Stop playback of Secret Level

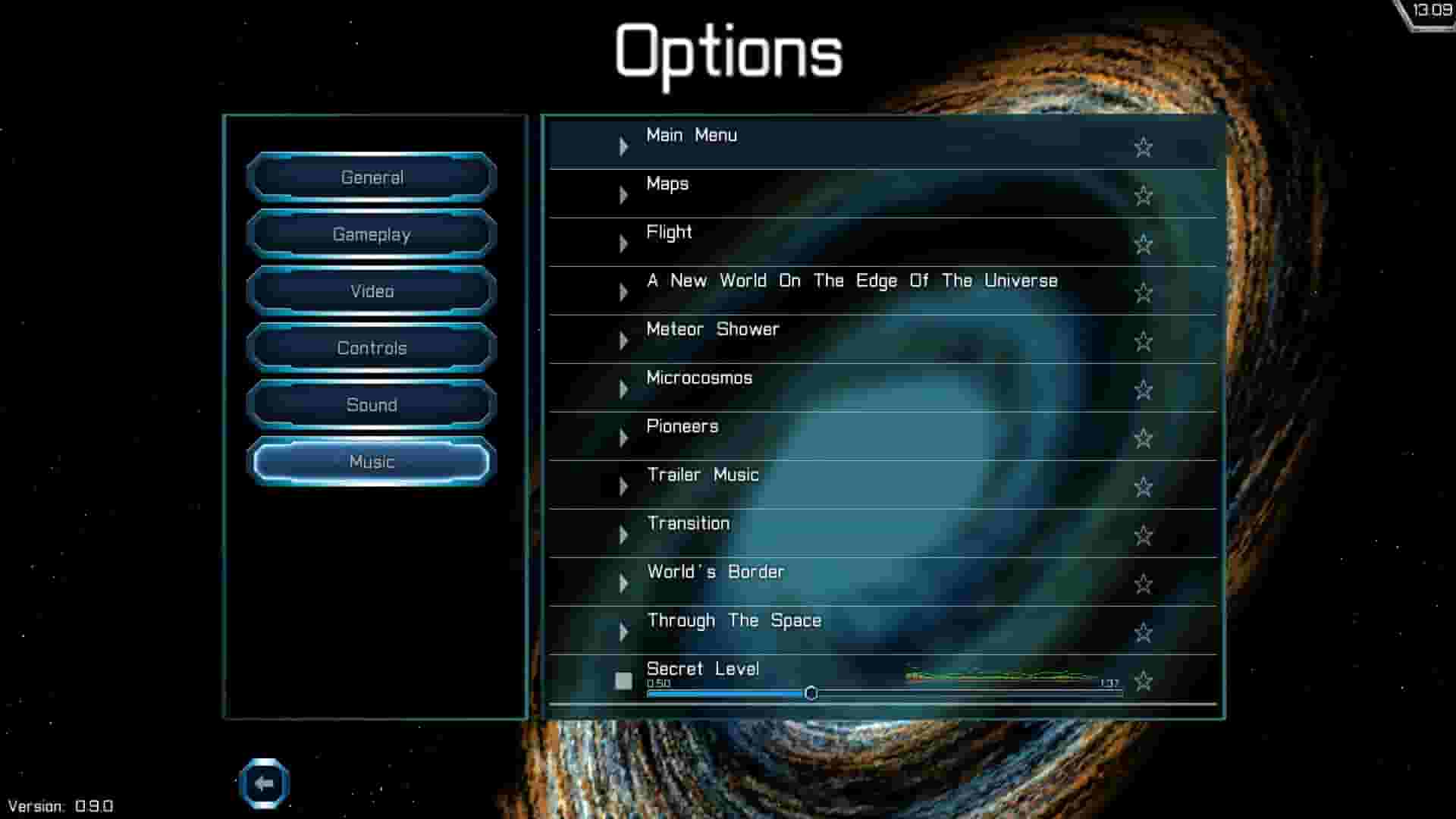[624, 681]
